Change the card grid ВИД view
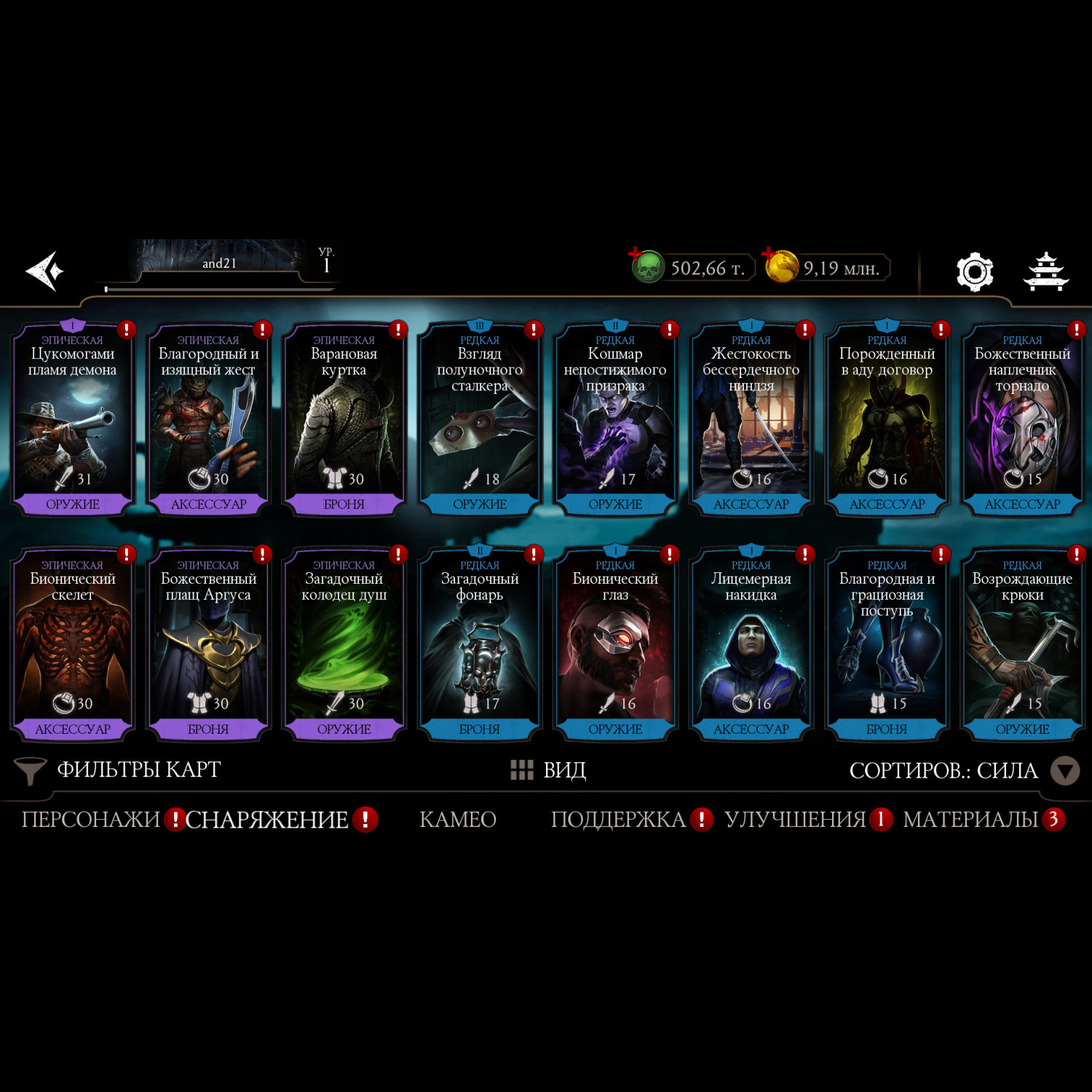 click(549, 770)
